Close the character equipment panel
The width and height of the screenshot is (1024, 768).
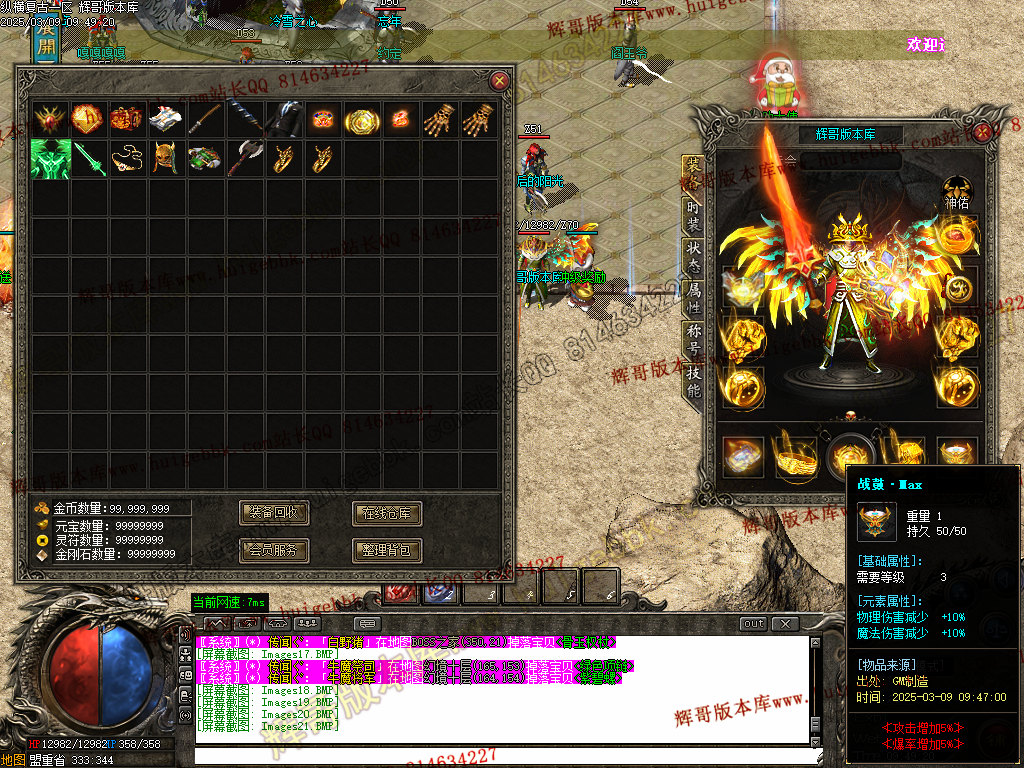[x=983, y=131]
